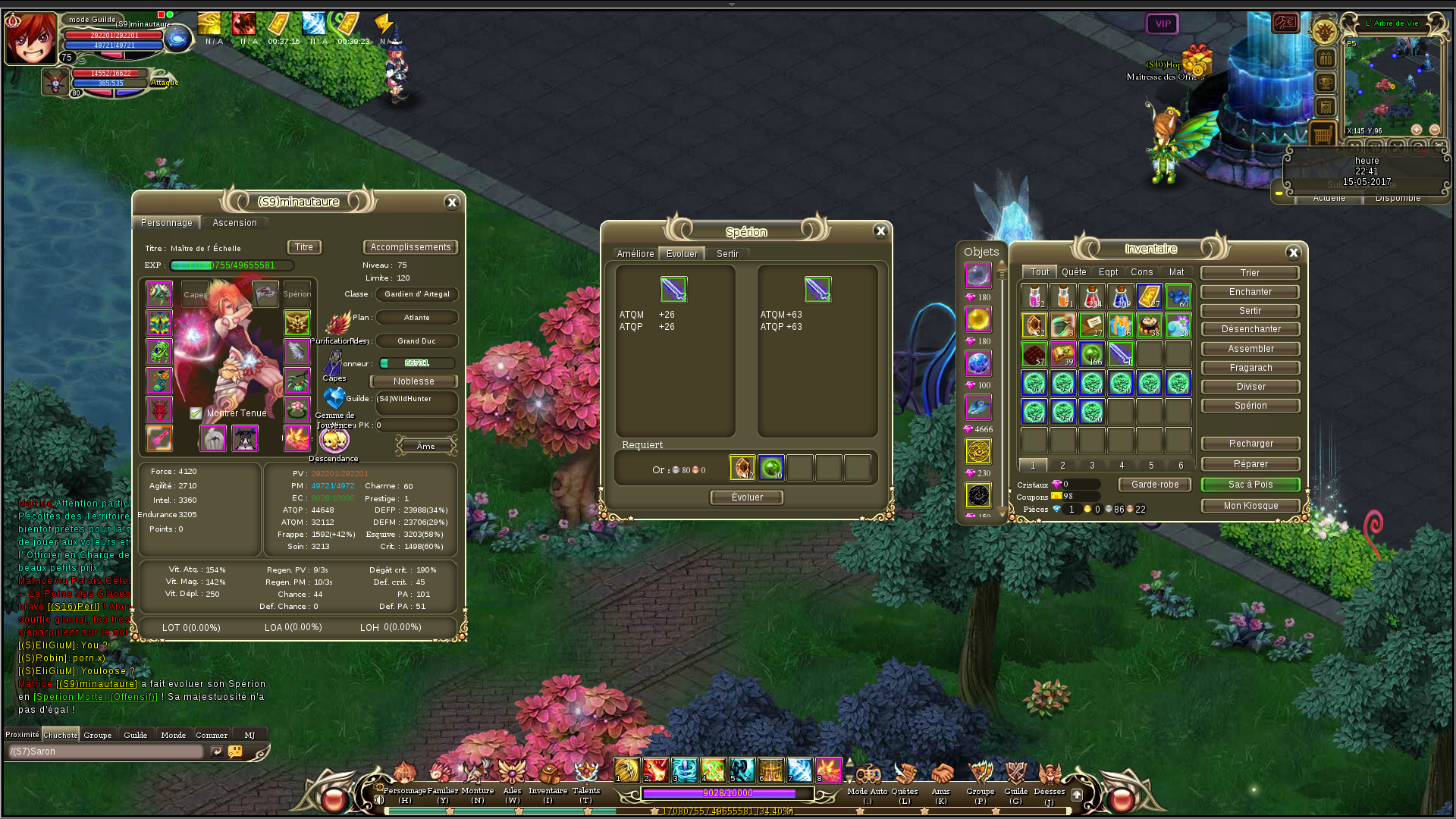Image resolution: width=1456 pixels, height=819 pixels.
Task: Open the Accomplissements panel
Action: (410, 247)
